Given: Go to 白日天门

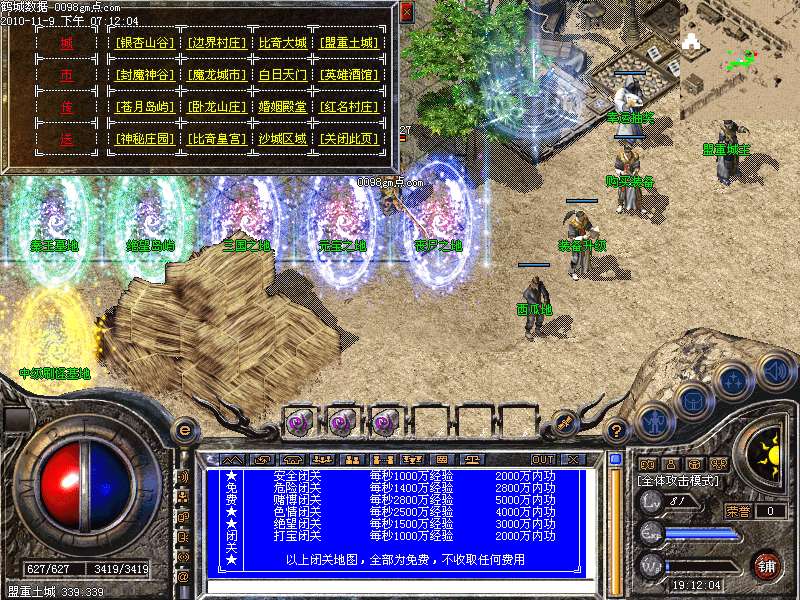Looking at the screenshot, I should coord(283,75).
